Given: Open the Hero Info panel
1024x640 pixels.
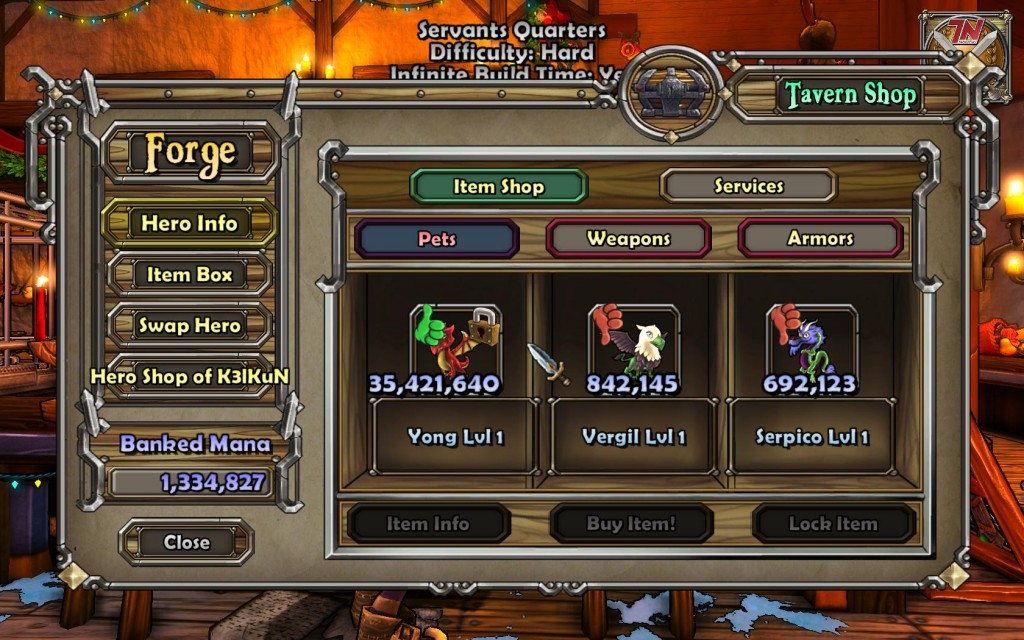Looking at the screenshot, I should (x=189, y=223).
